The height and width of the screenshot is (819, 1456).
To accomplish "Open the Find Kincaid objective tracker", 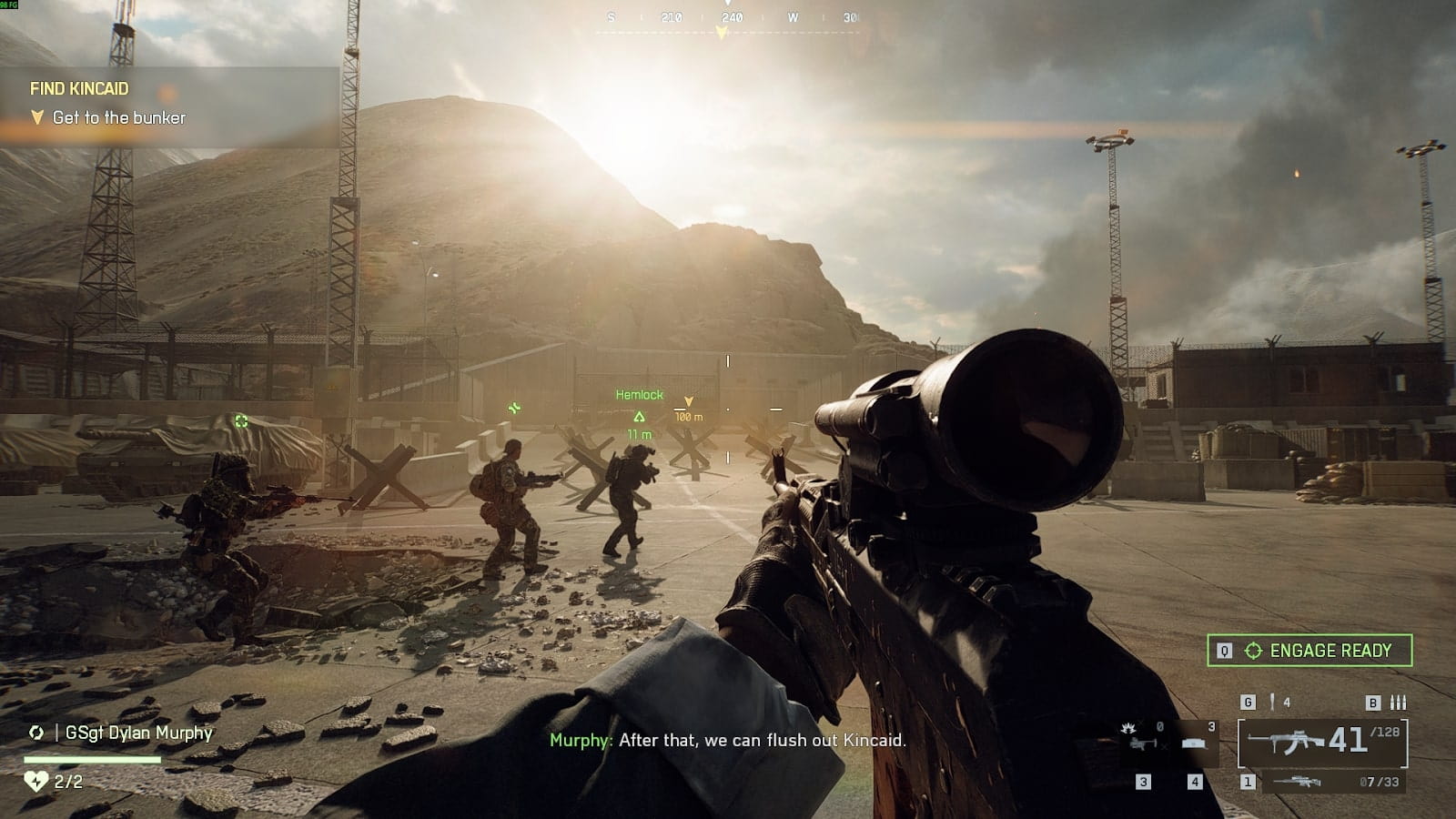I will [79, 89].
